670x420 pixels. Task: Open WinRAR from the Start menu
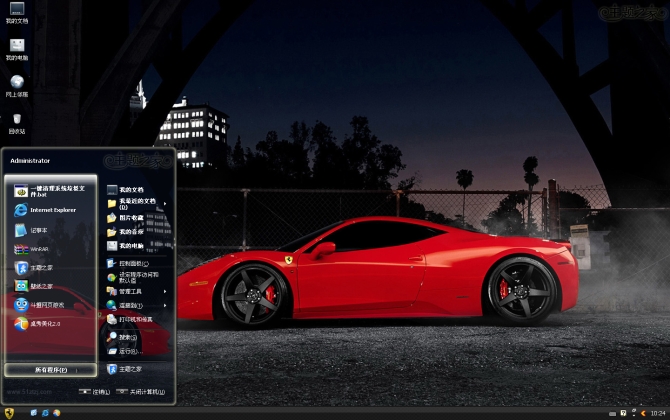pyautogui.click(x=40, y=249)
